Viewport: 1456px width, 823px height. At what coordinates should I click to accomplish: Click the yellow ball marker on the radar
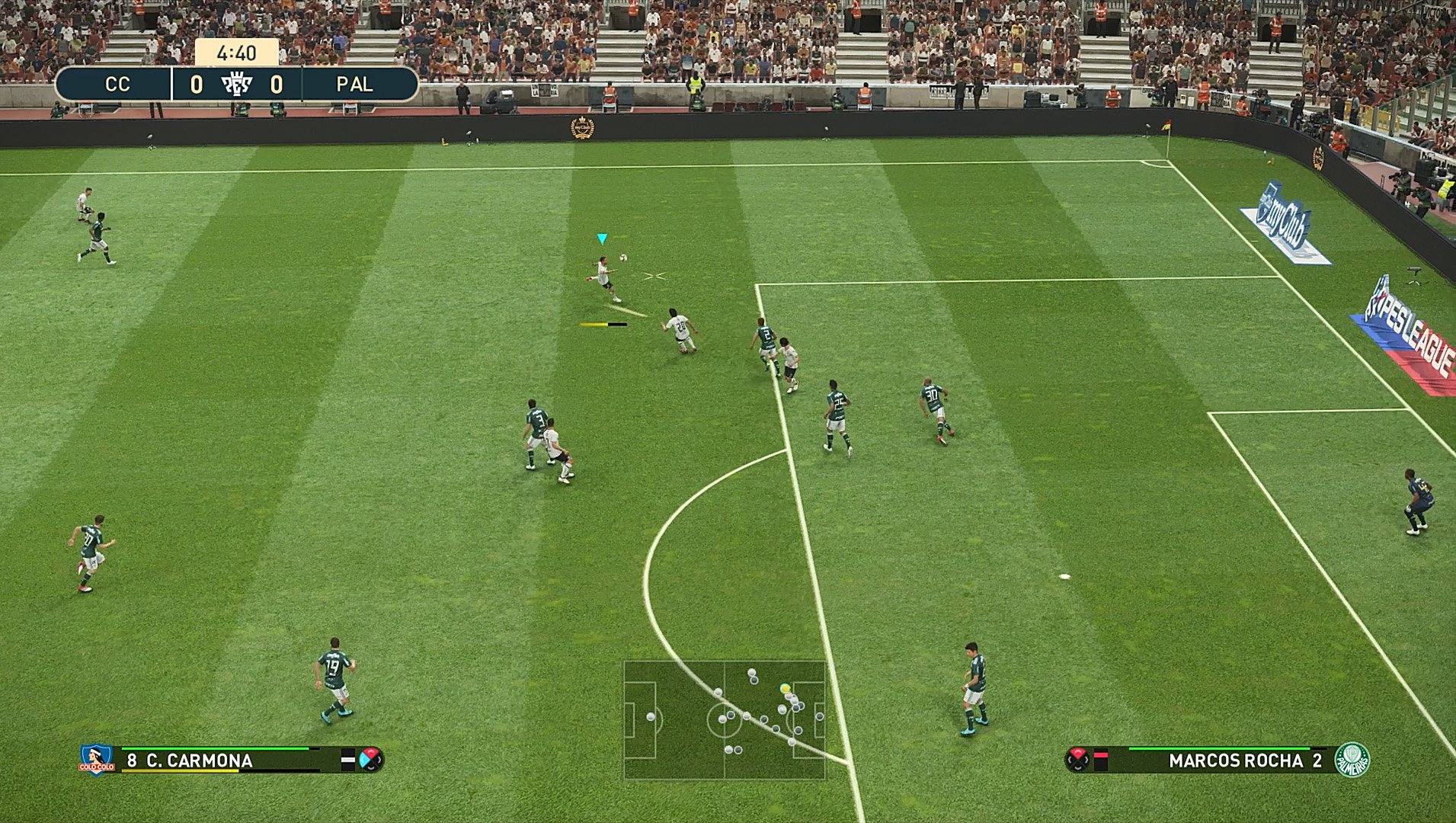click(785, 688)
